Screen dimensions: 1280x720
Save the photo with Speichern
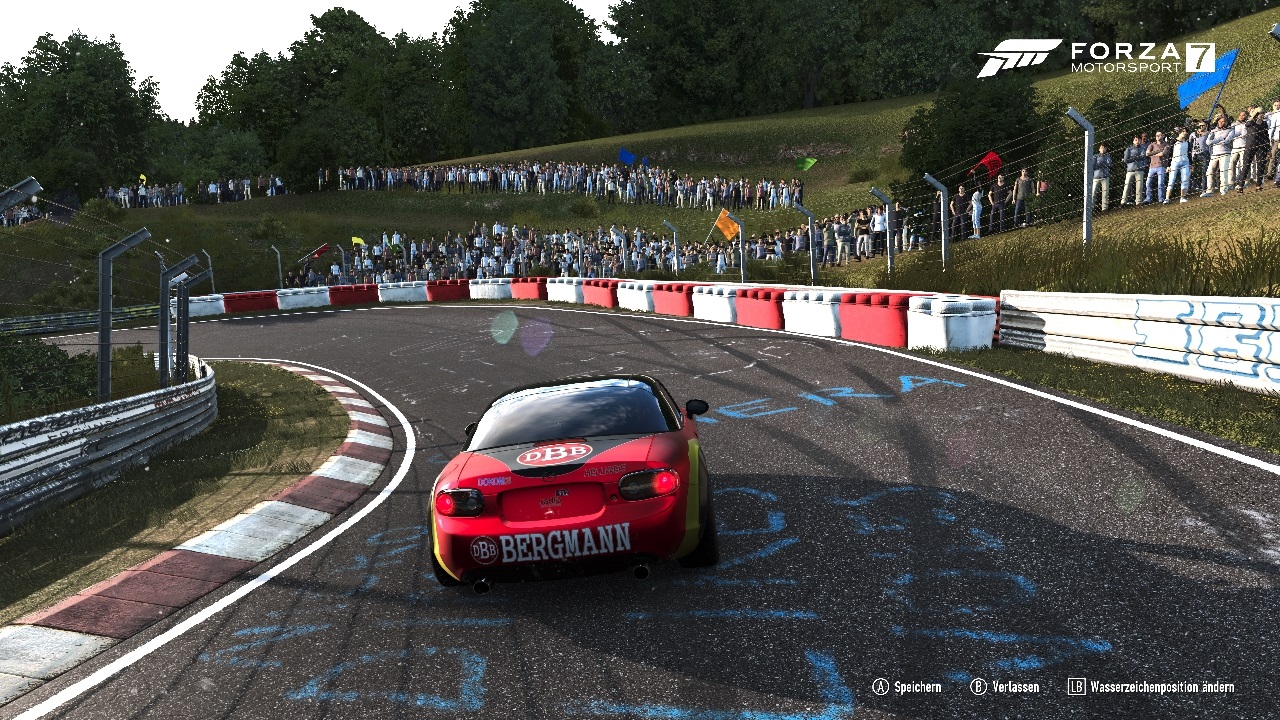point(907,687)
